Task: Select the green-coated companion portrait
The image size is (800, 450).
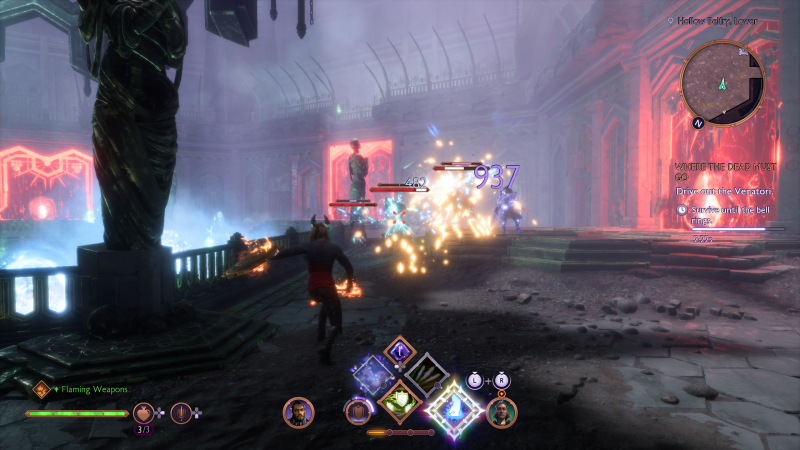Action: click(x=501, y=412)
